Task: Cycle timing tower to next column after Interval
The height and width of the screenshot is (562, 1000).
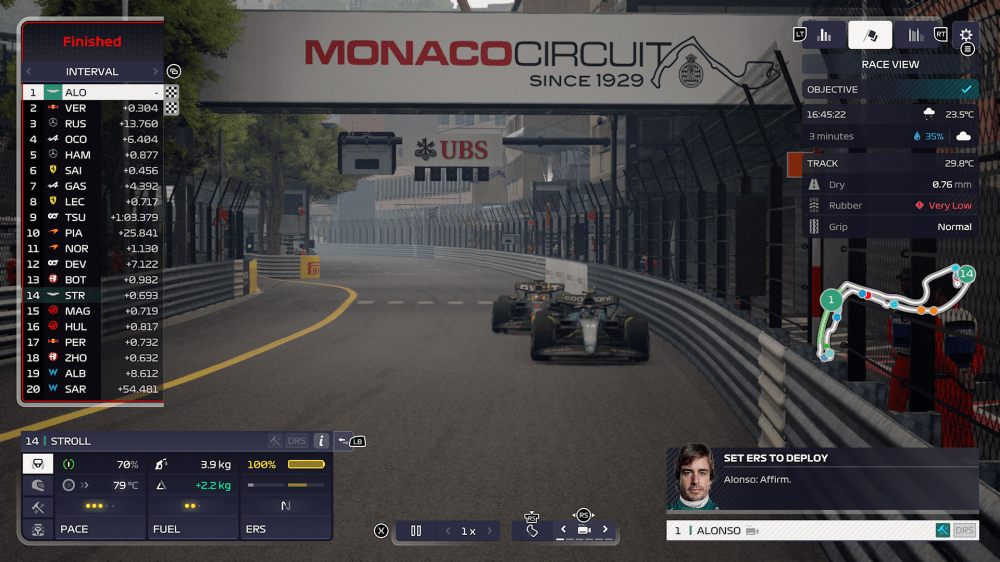Action: click(155, 72)
